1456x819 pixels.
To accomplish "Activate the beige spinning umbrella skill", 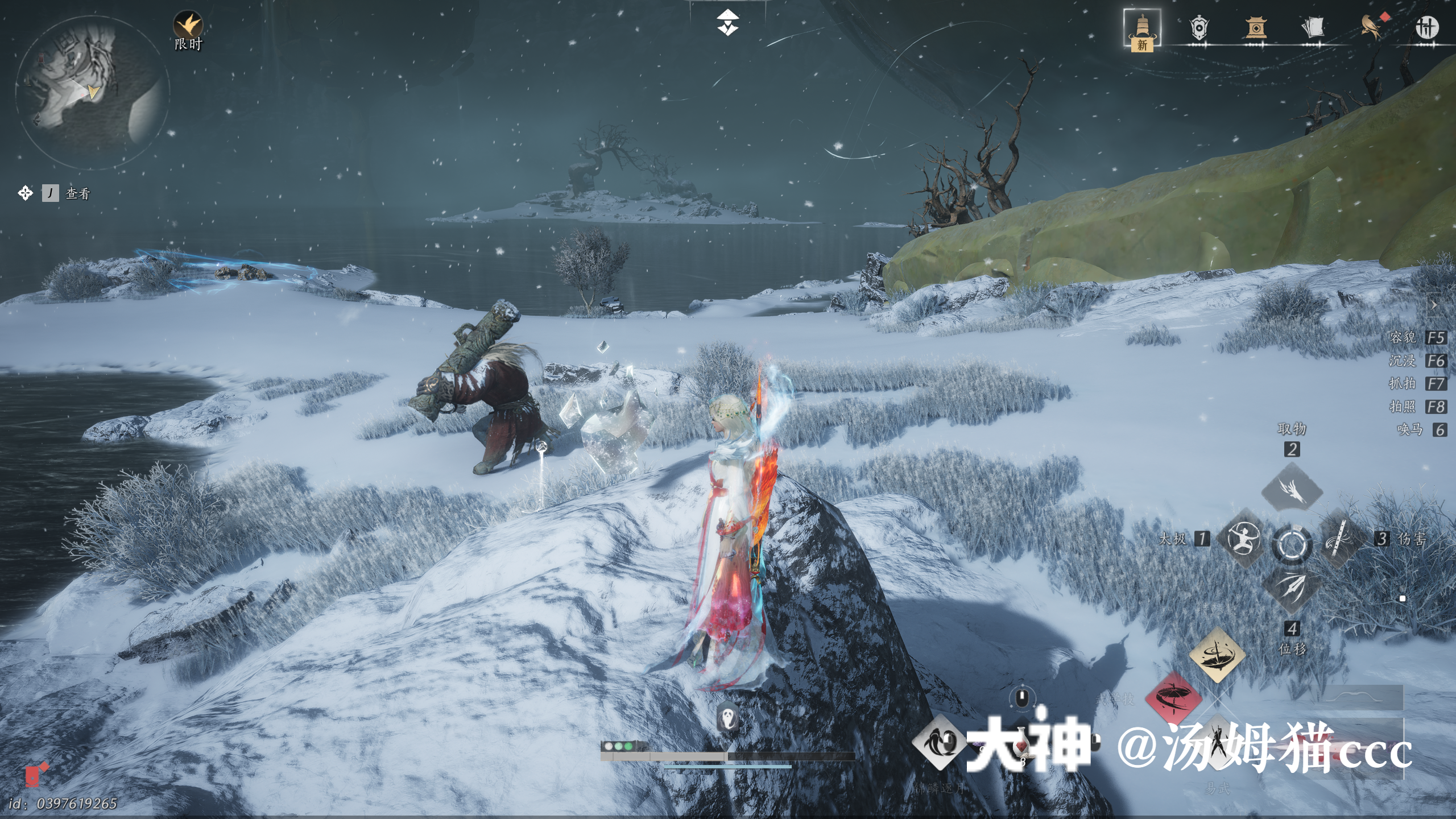I will [1217, 655].
